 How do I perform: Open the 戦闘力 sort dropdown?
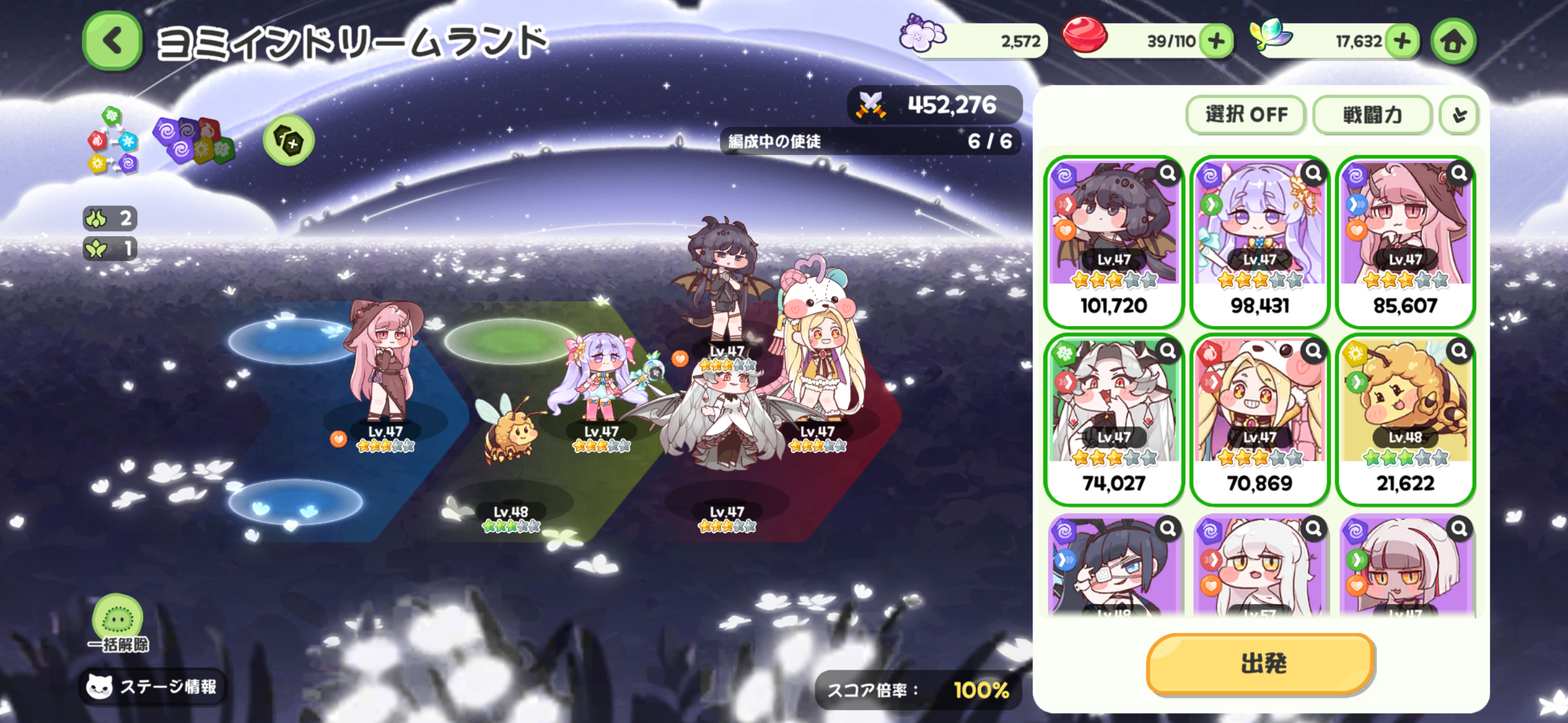tap(1372, 115)
